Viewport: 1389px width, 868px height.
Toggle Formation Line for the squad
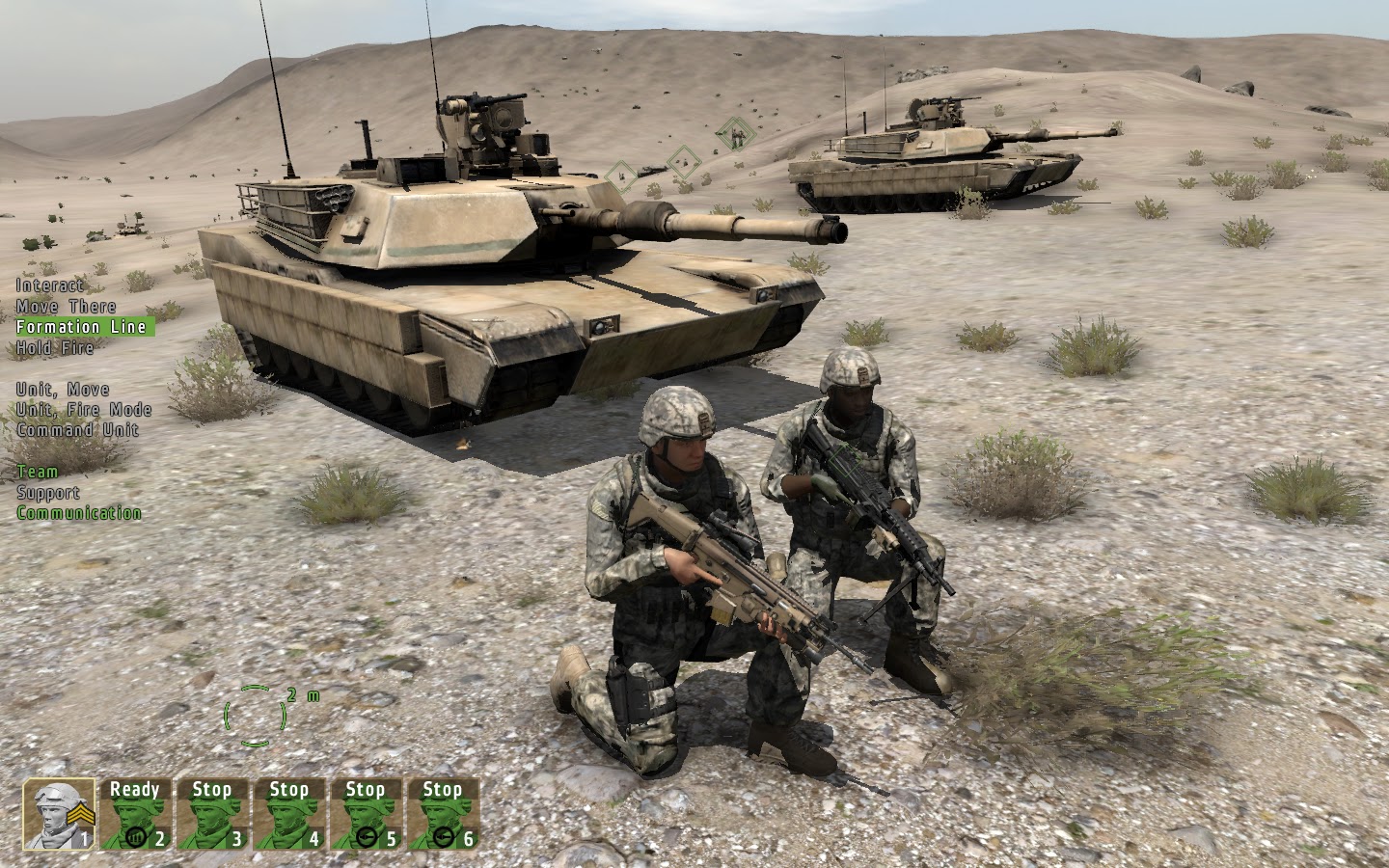tap(82, 326)
